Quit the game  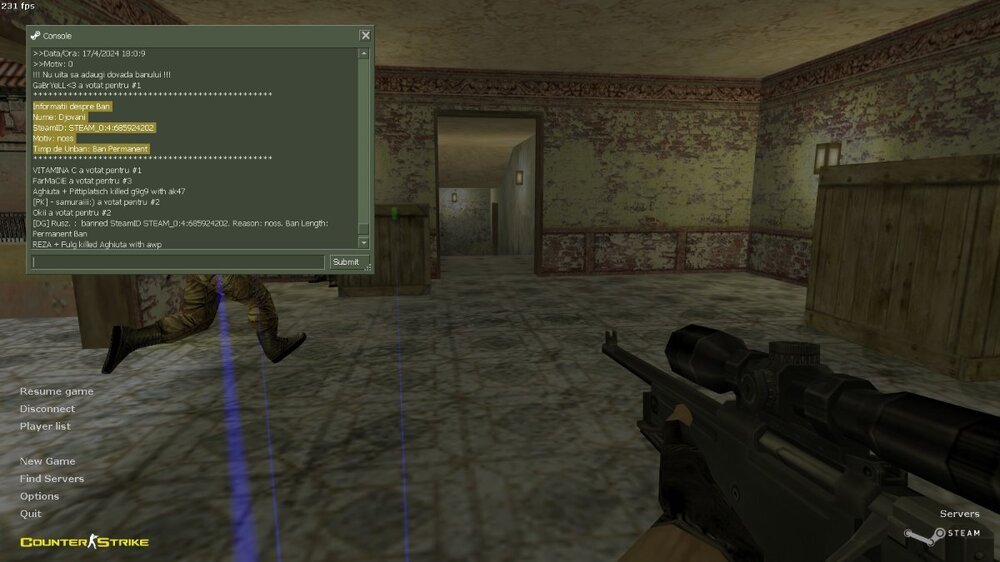click(30, 513)
